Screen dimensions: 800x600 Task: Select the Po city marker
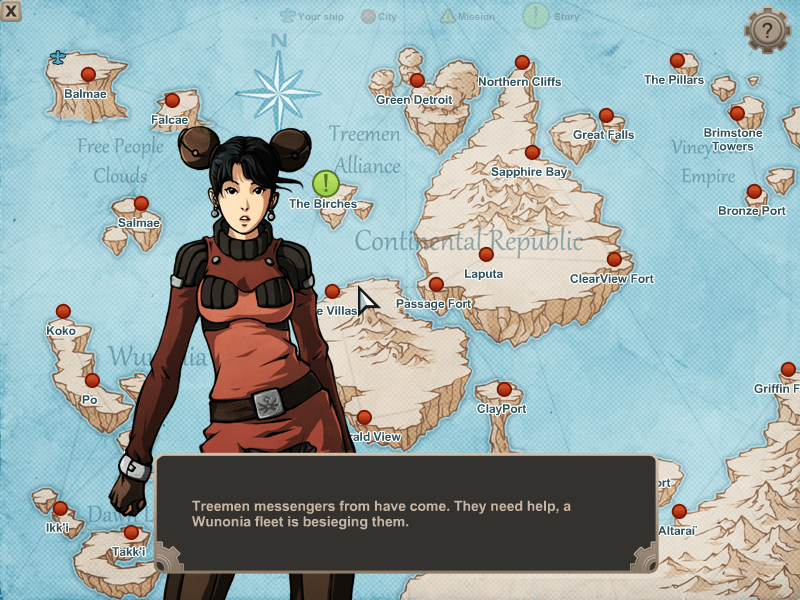[92, 380]
